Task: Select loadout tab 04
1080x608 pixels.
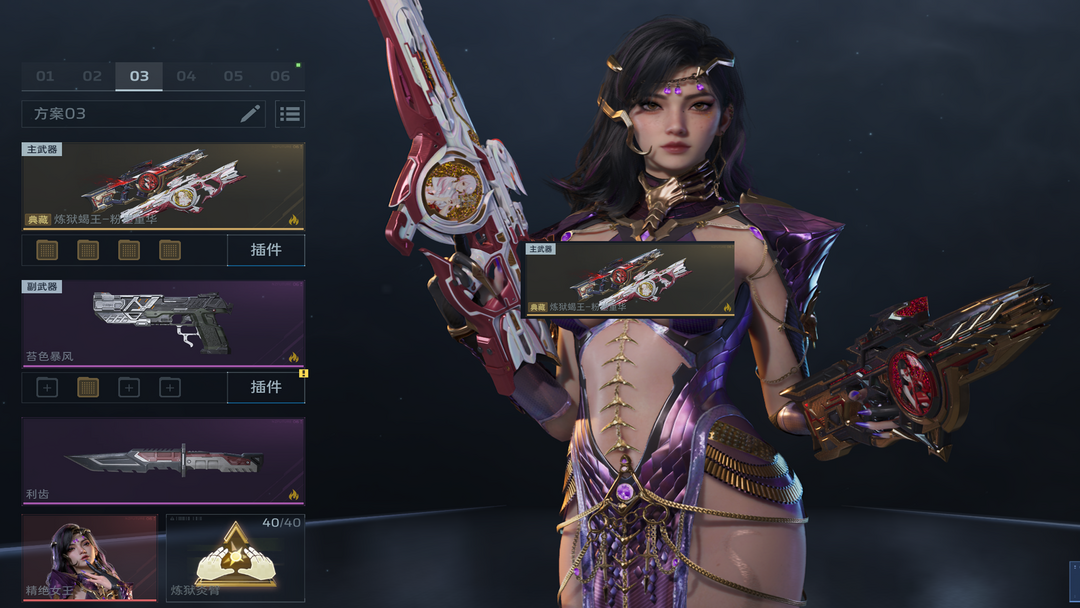Action: [186, 76]
